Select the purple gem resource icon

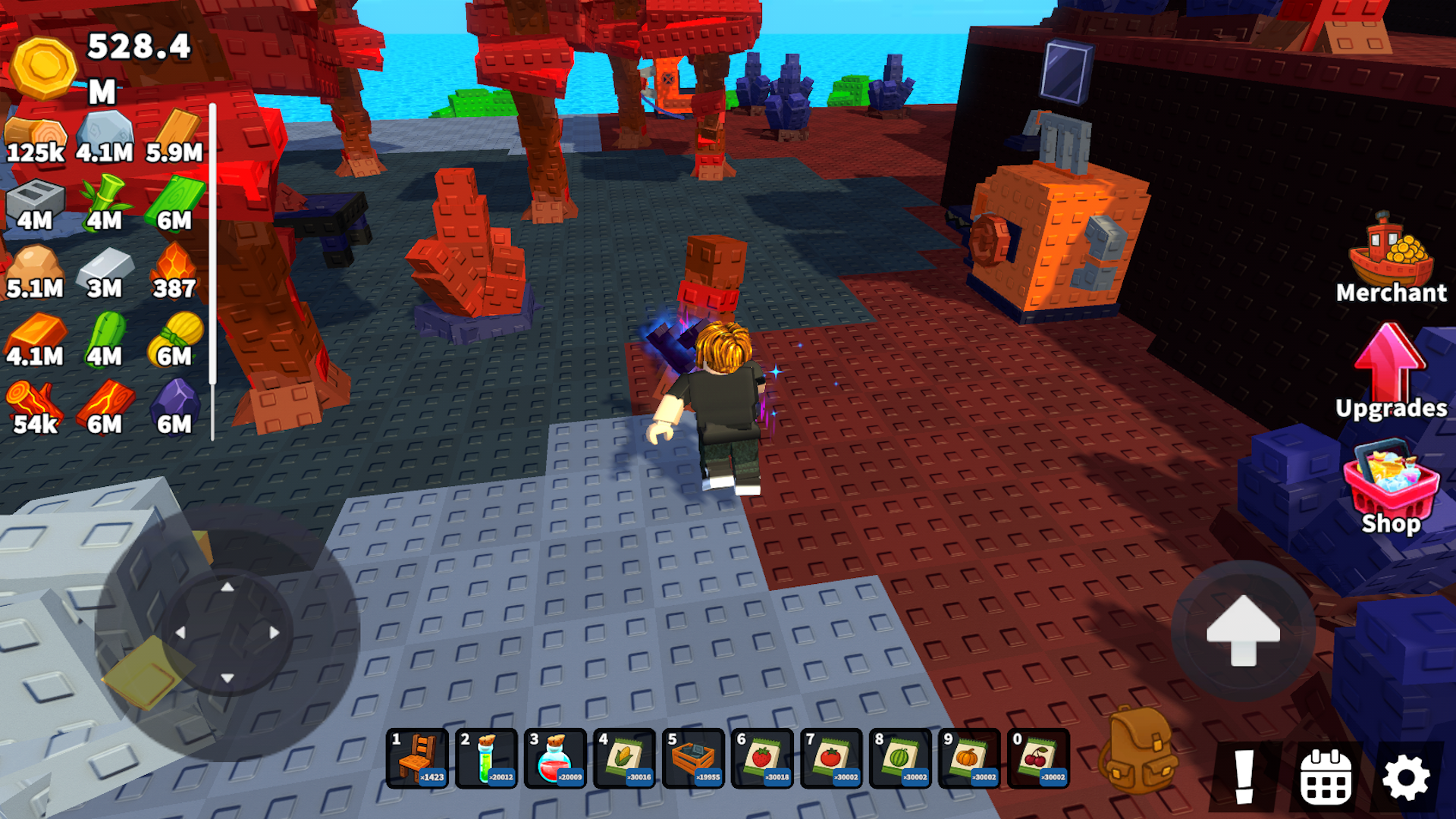[176, 400]
